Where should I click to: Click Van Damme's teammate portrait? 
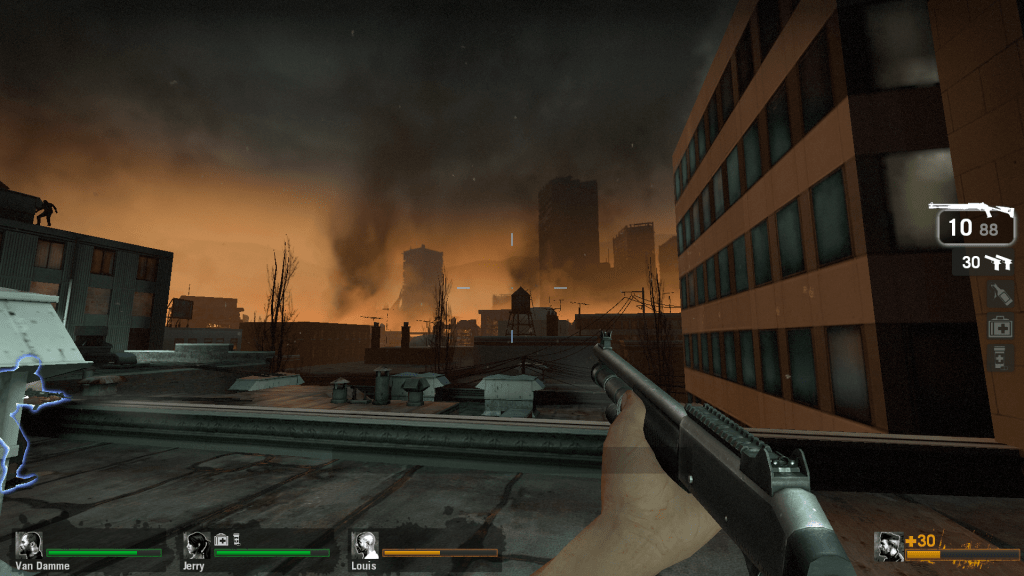[x=29, y=545]
